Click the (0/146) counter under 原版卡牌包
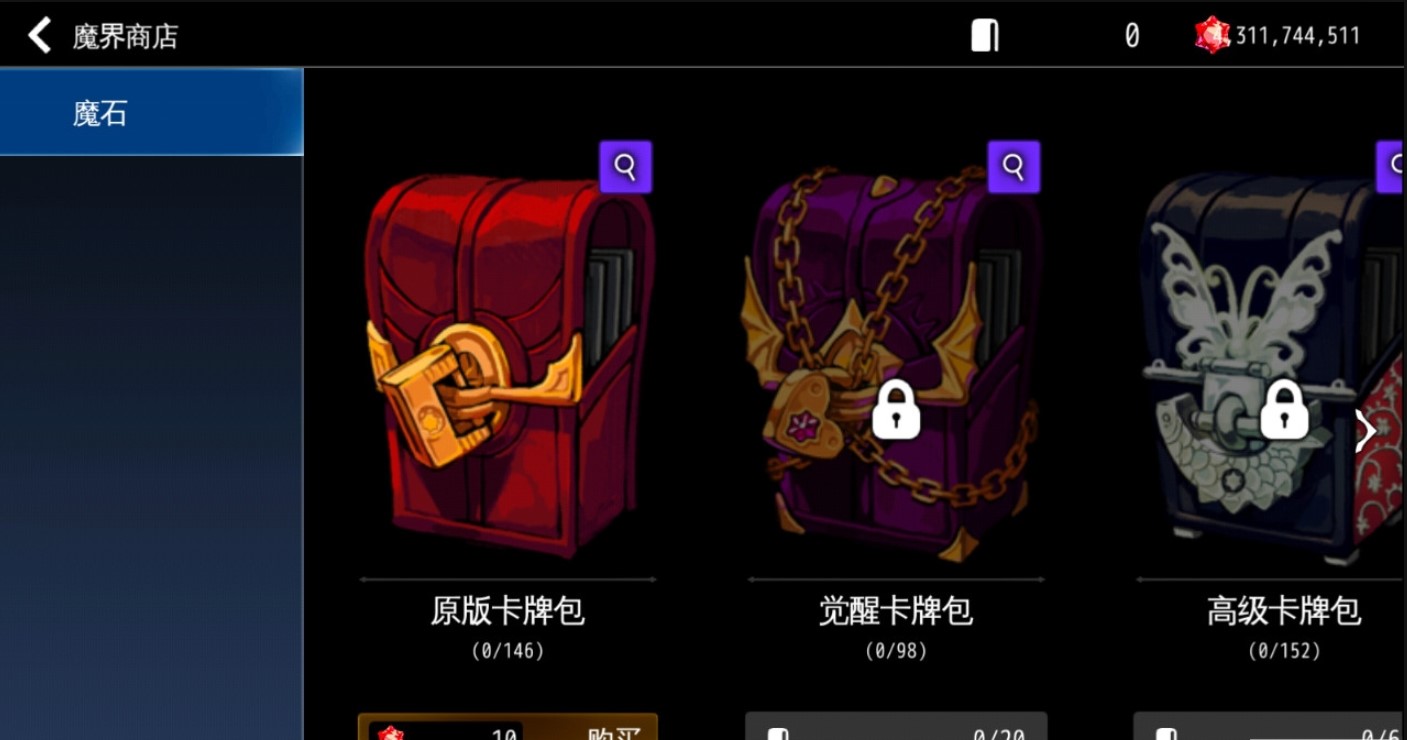Image resolution: width=1407 pixels, height=740 pixels. point(507,653)
